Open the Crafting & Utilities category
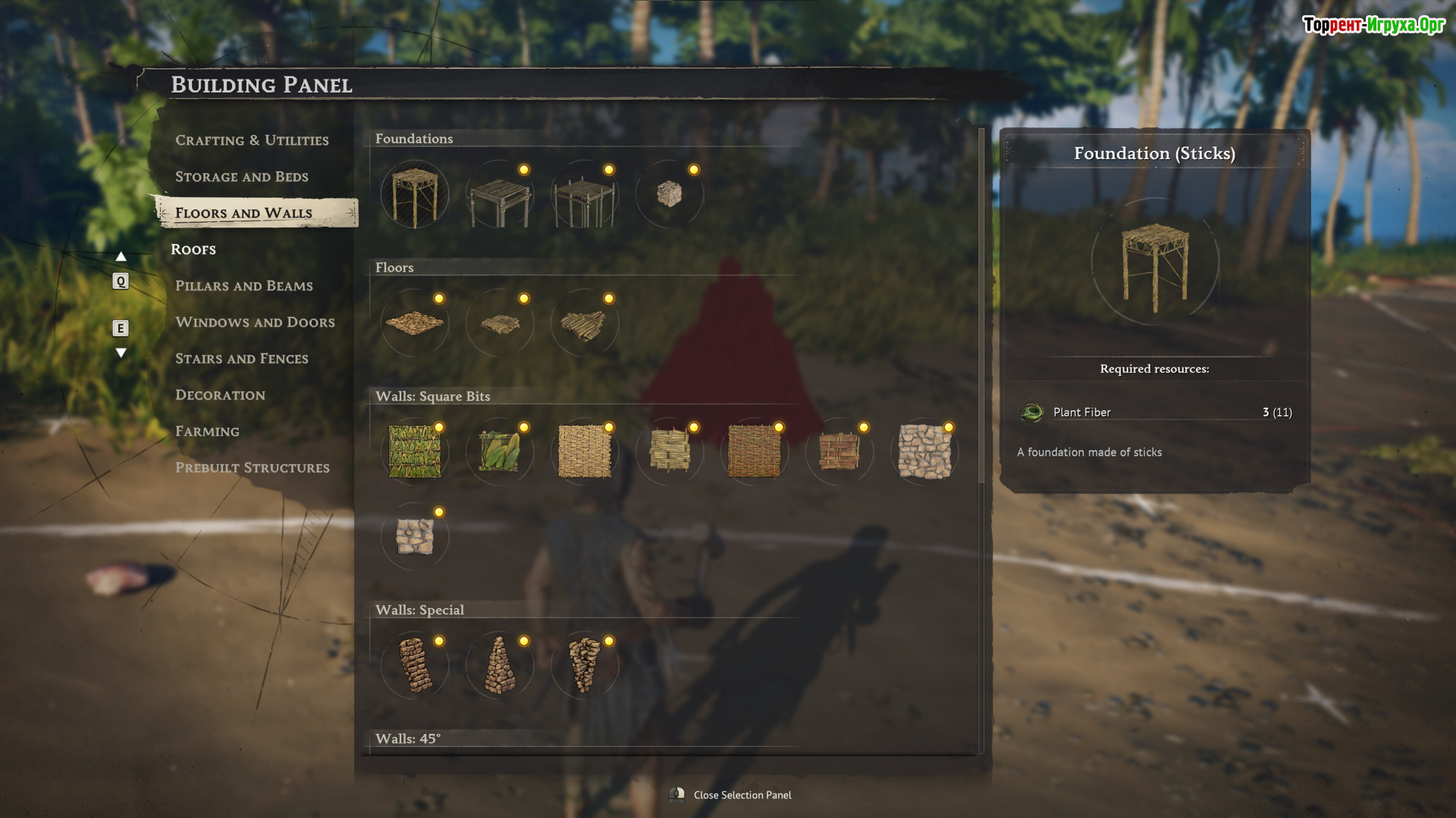 (x=252, y=140)
